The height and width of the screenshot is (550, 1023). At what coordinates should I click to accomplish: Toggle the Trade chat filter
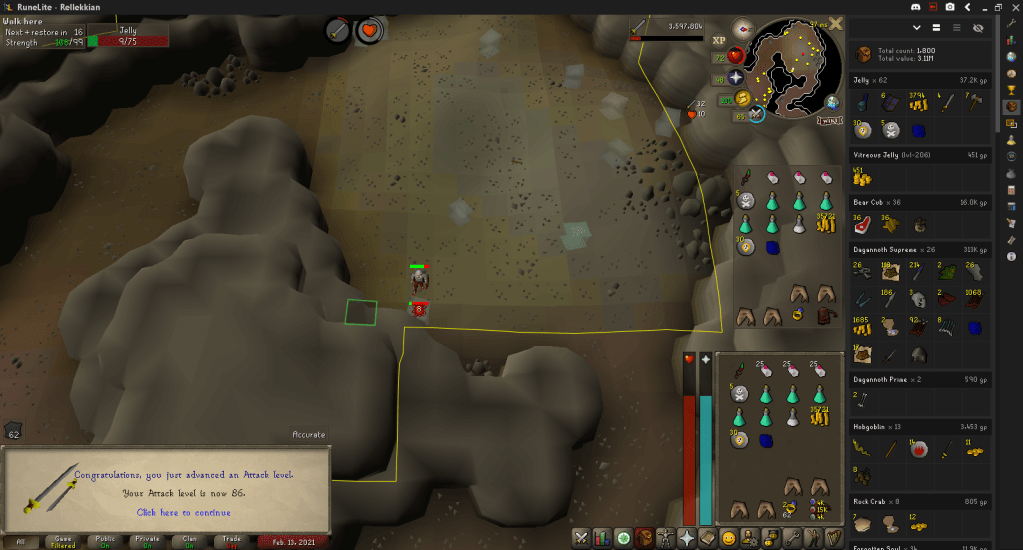[x=231, y=541]
